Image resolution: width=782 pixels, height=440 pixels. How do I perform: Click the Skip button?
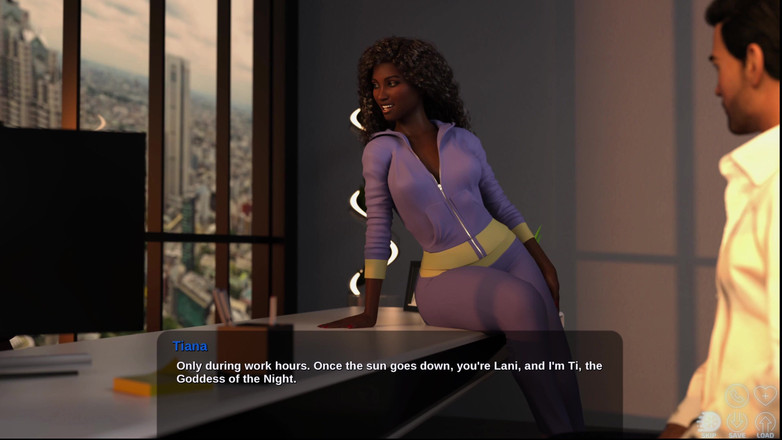[x=708, y=423]
